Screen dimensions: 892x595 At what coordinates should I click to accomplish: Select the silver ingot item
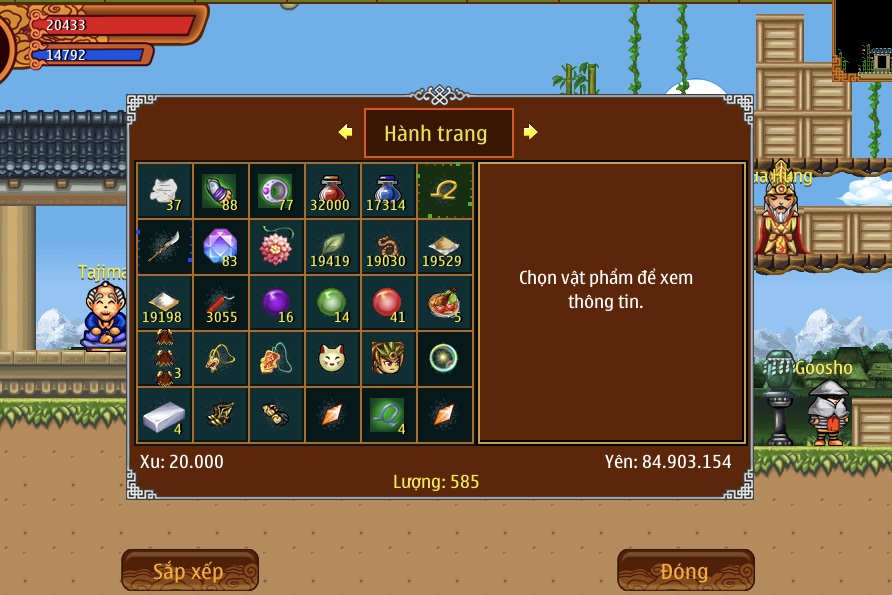pyautogui.click(x=164, y=415)
